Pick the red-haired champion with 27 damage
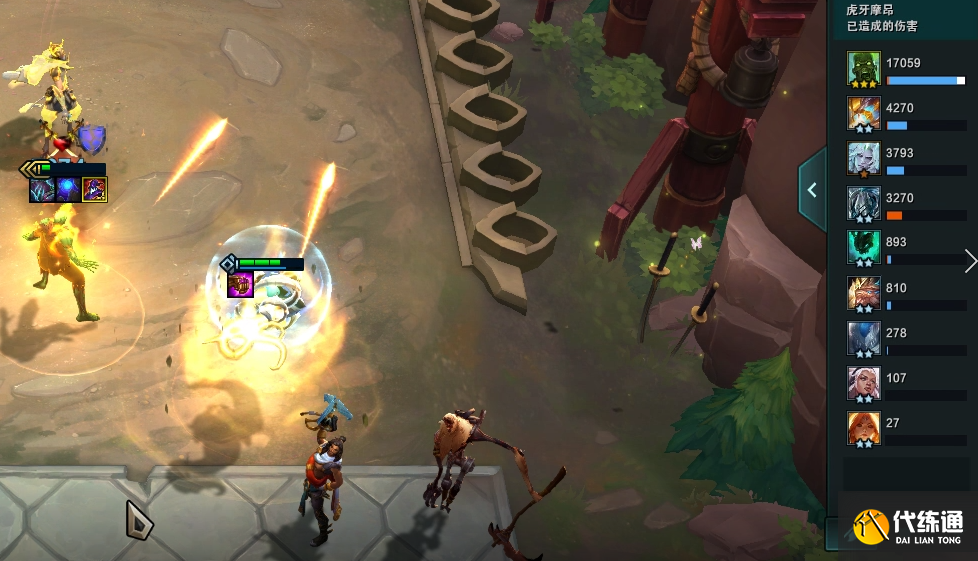The image size is (978, 561). [864, 430]
